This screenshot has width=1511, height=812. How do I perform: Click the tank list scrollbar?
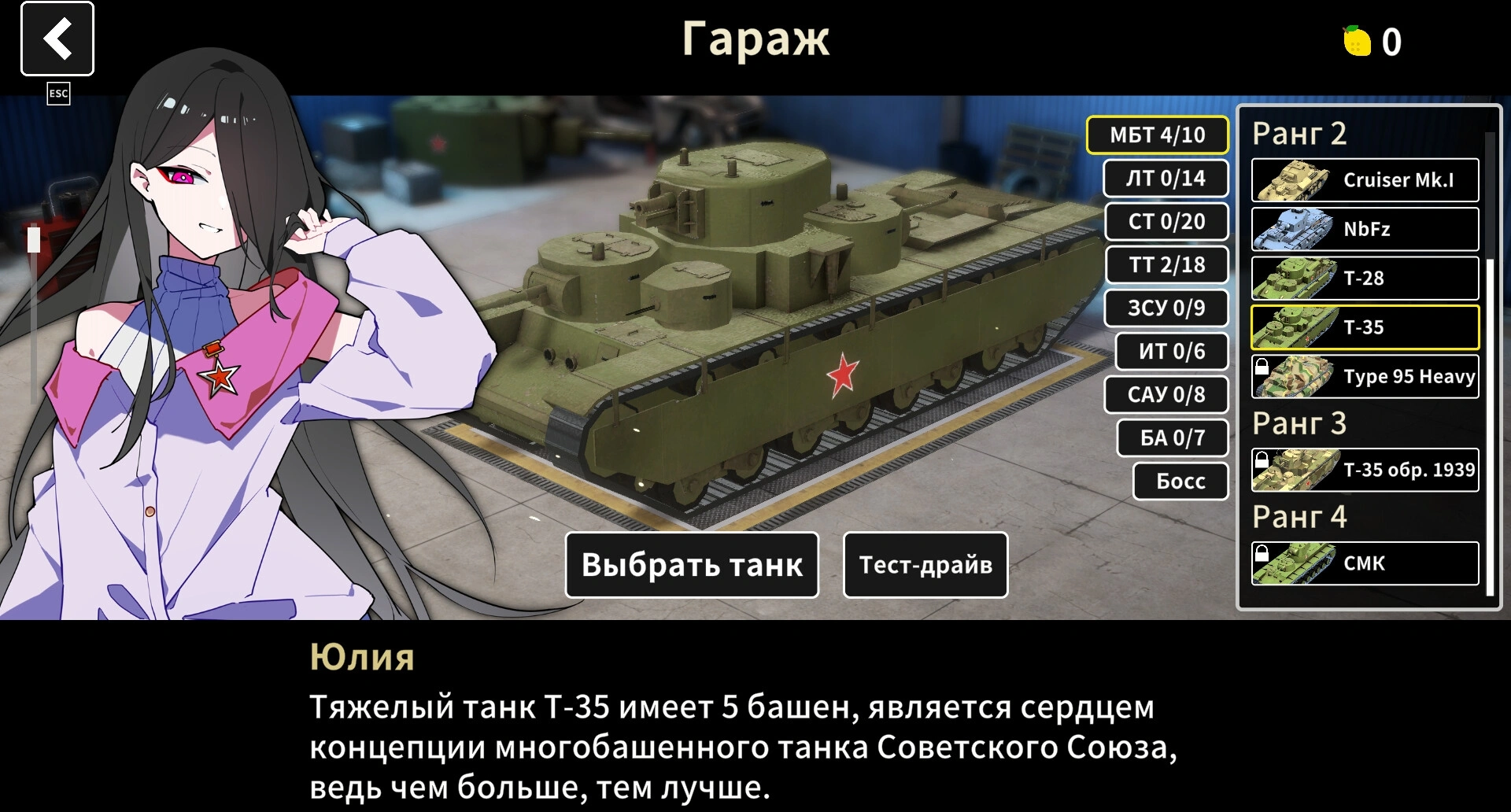pyautogui.click(x=1489, y=425)
